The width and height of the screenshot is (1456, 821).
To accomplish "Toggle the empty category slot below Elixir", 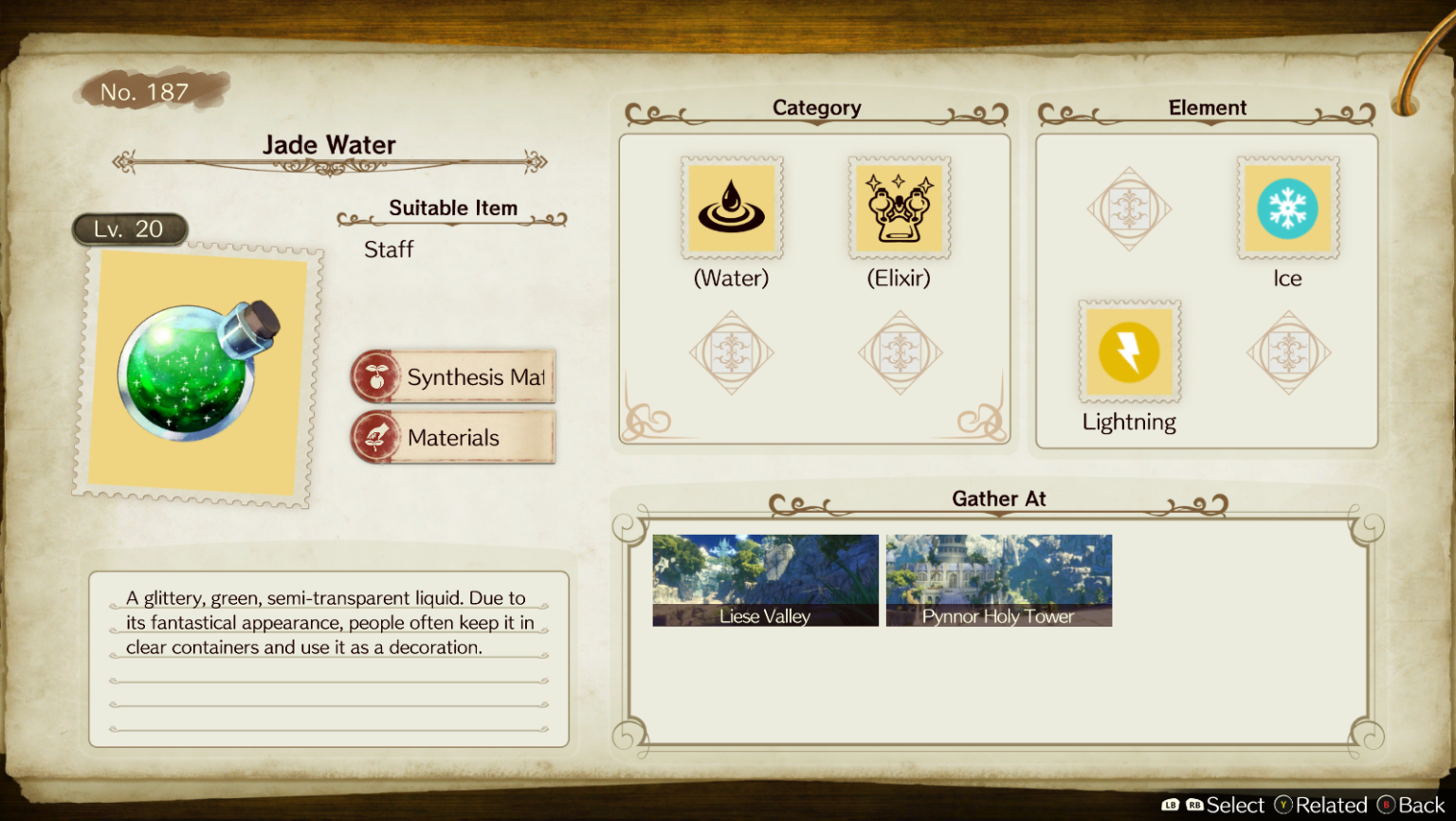I will pos(899,351).
